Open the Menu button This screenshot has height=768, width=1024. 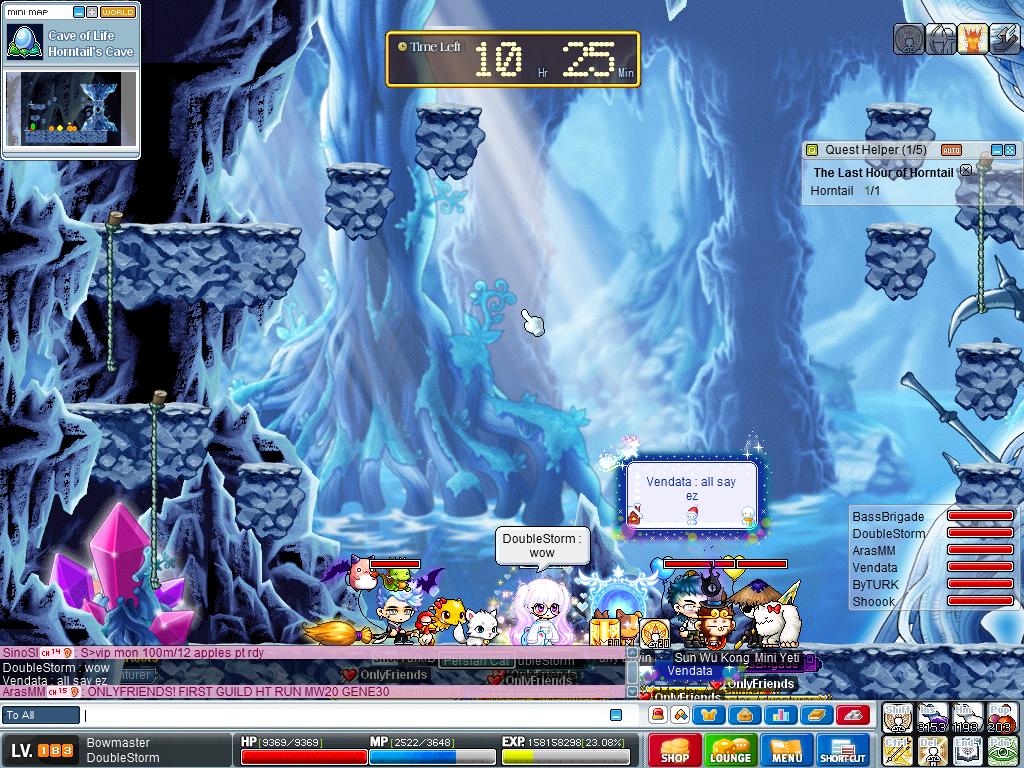[787, 750]
